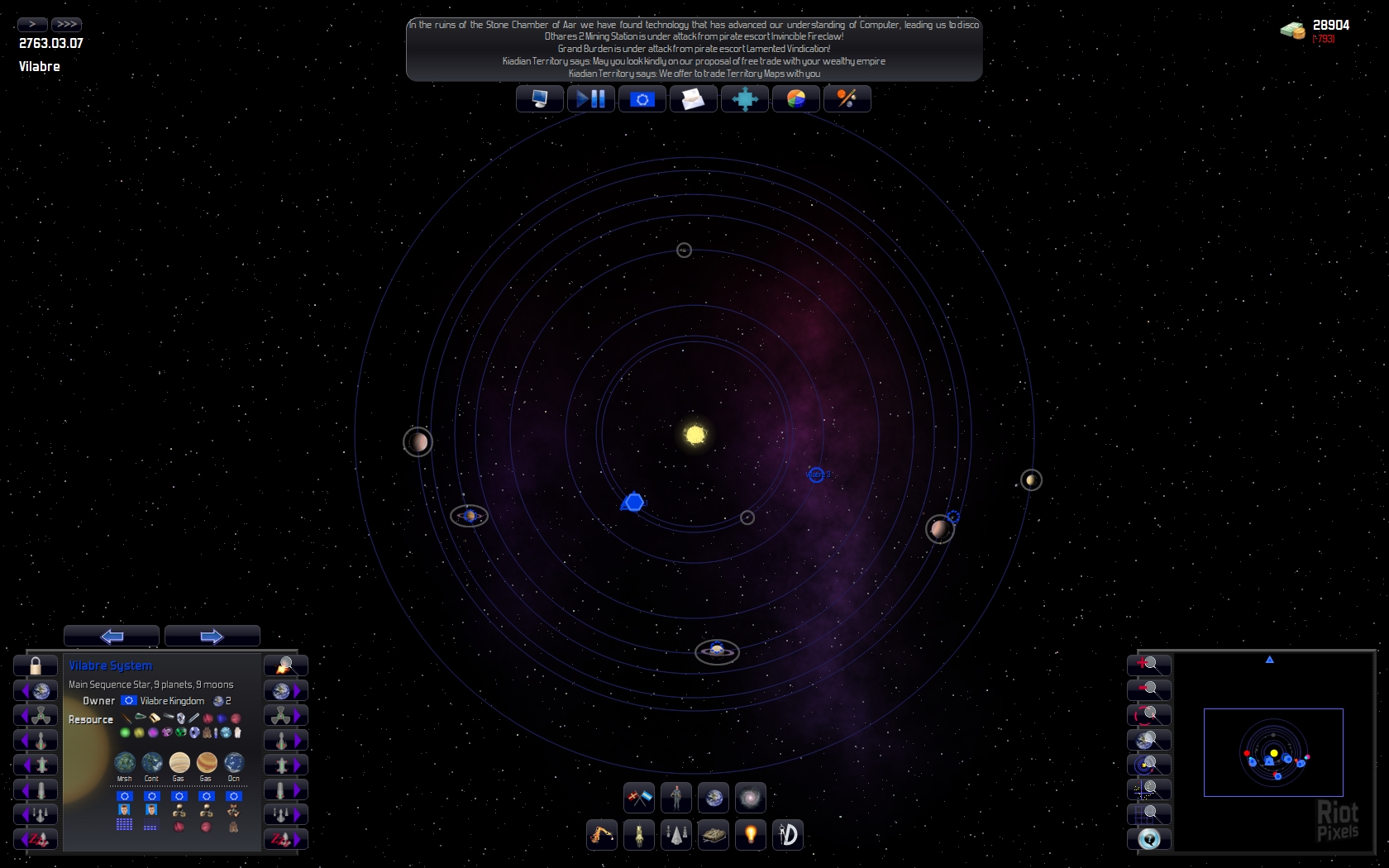The image size is (1389, 868).
Task: Toggle the padlock selection lock button
Action: tap(36, 665)
